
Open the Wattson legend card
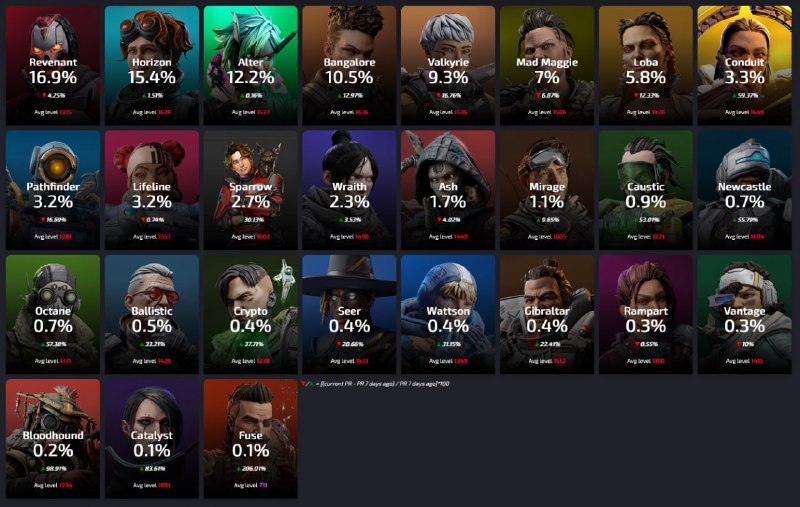(448, 314)
